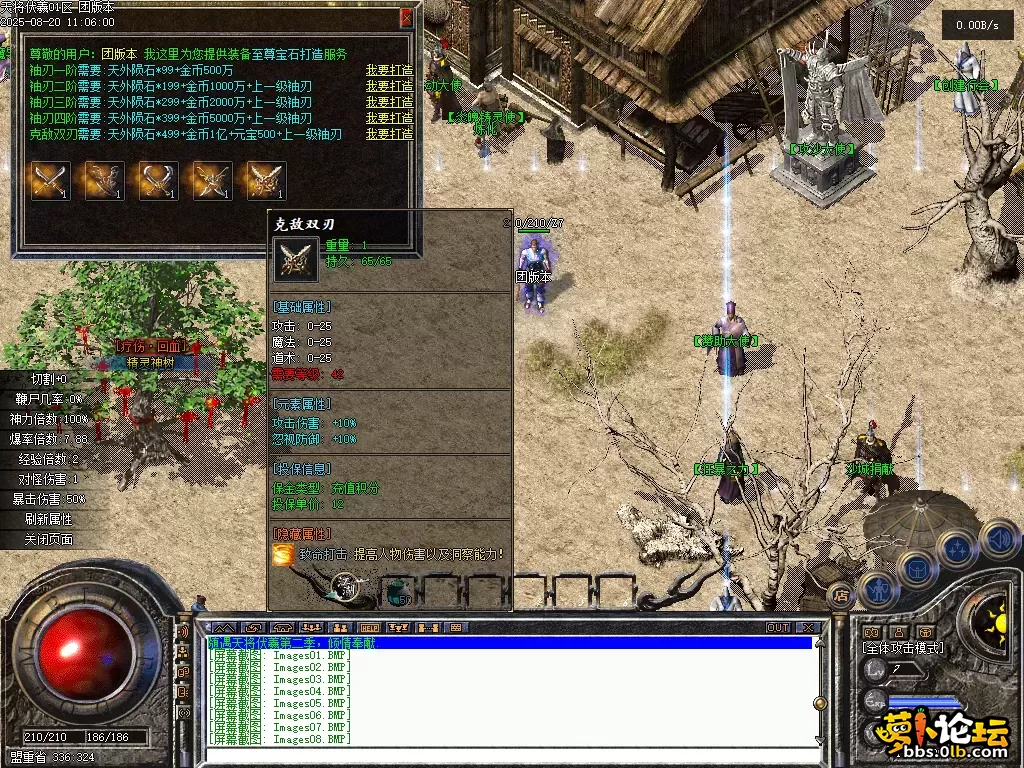
Task: Close the chat panel with its X button
Action: (x=810, y=628)
